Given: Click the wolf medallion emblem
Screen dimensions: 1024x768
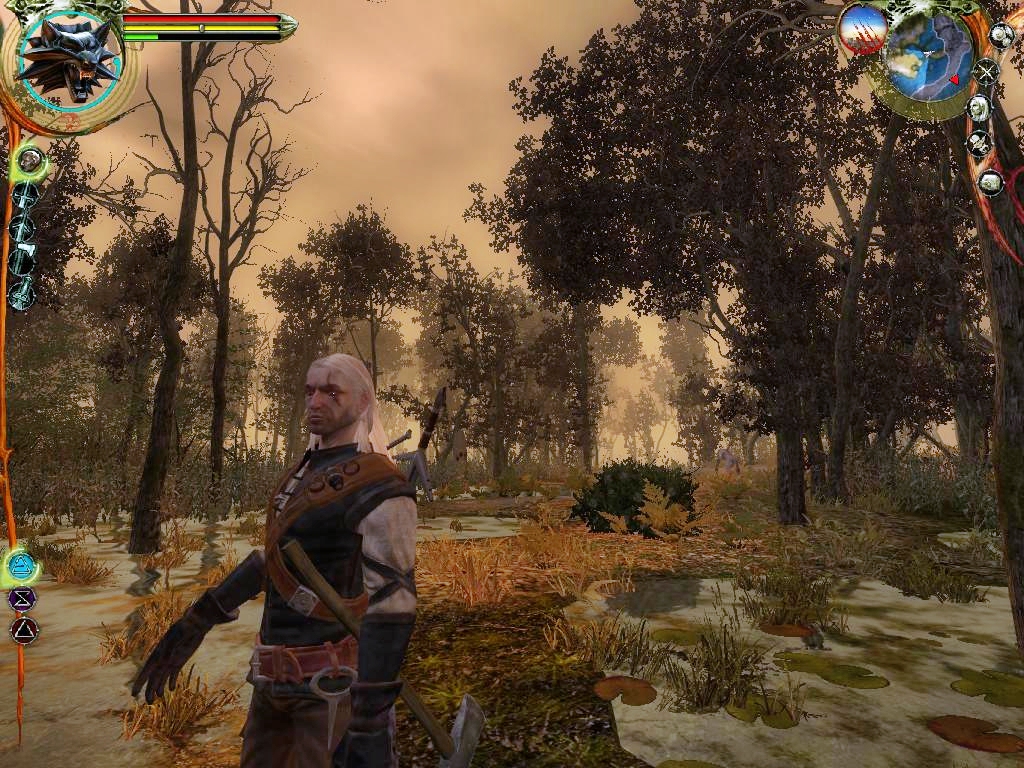Looking at the screenshot, I should click(x=68, y=58).
